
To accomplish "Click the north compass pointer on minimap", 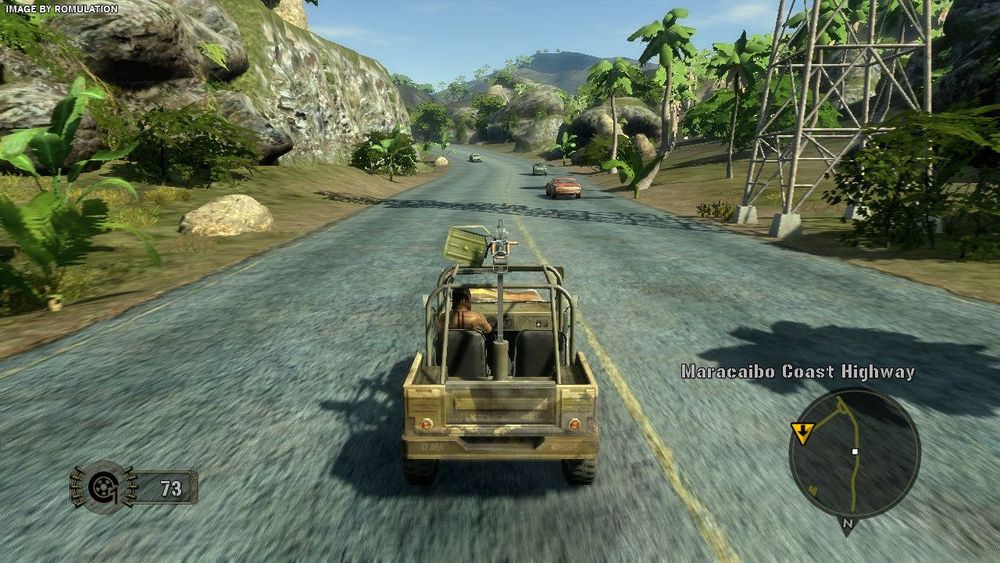I will pyautogui.click(x=847, y=524).
